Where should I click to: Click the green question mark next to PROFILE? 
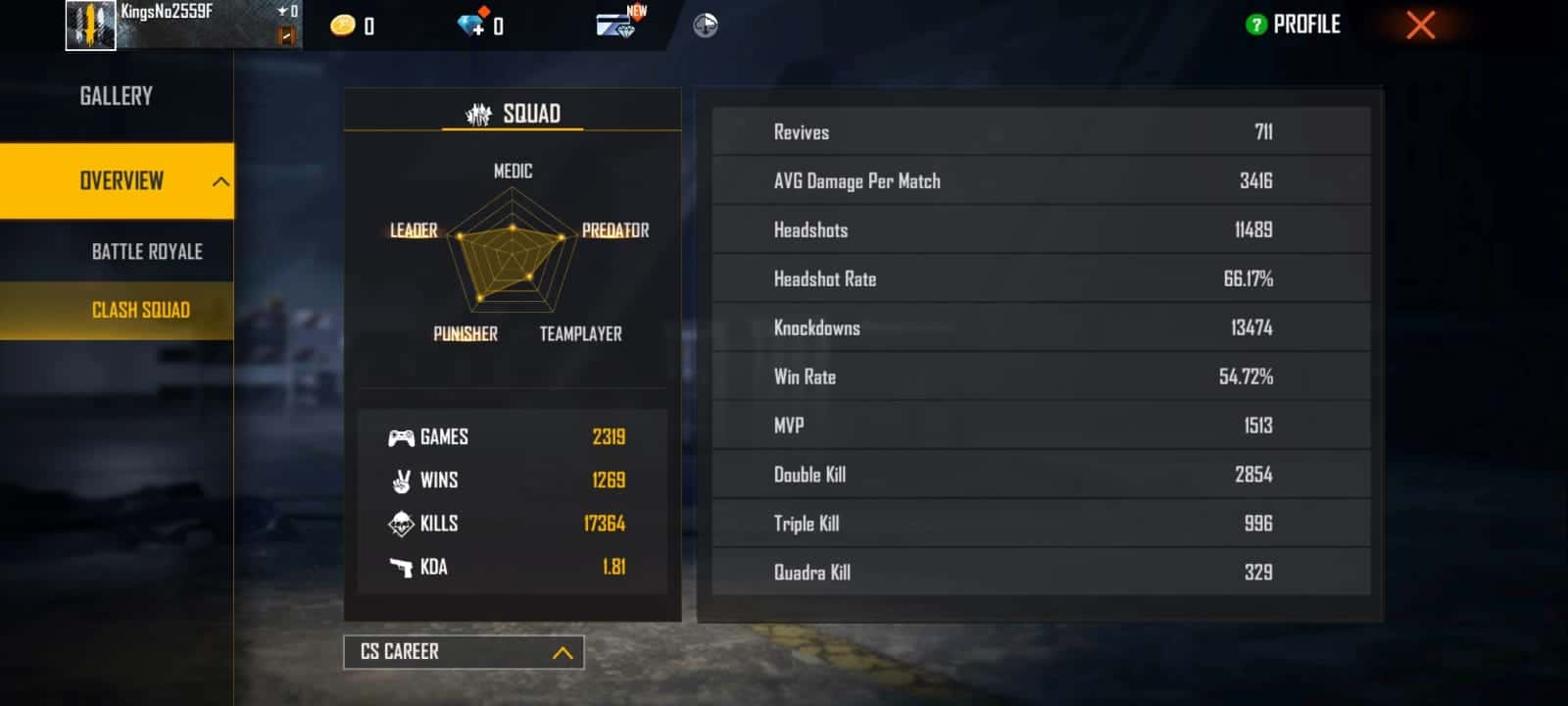pos(1256,24)
